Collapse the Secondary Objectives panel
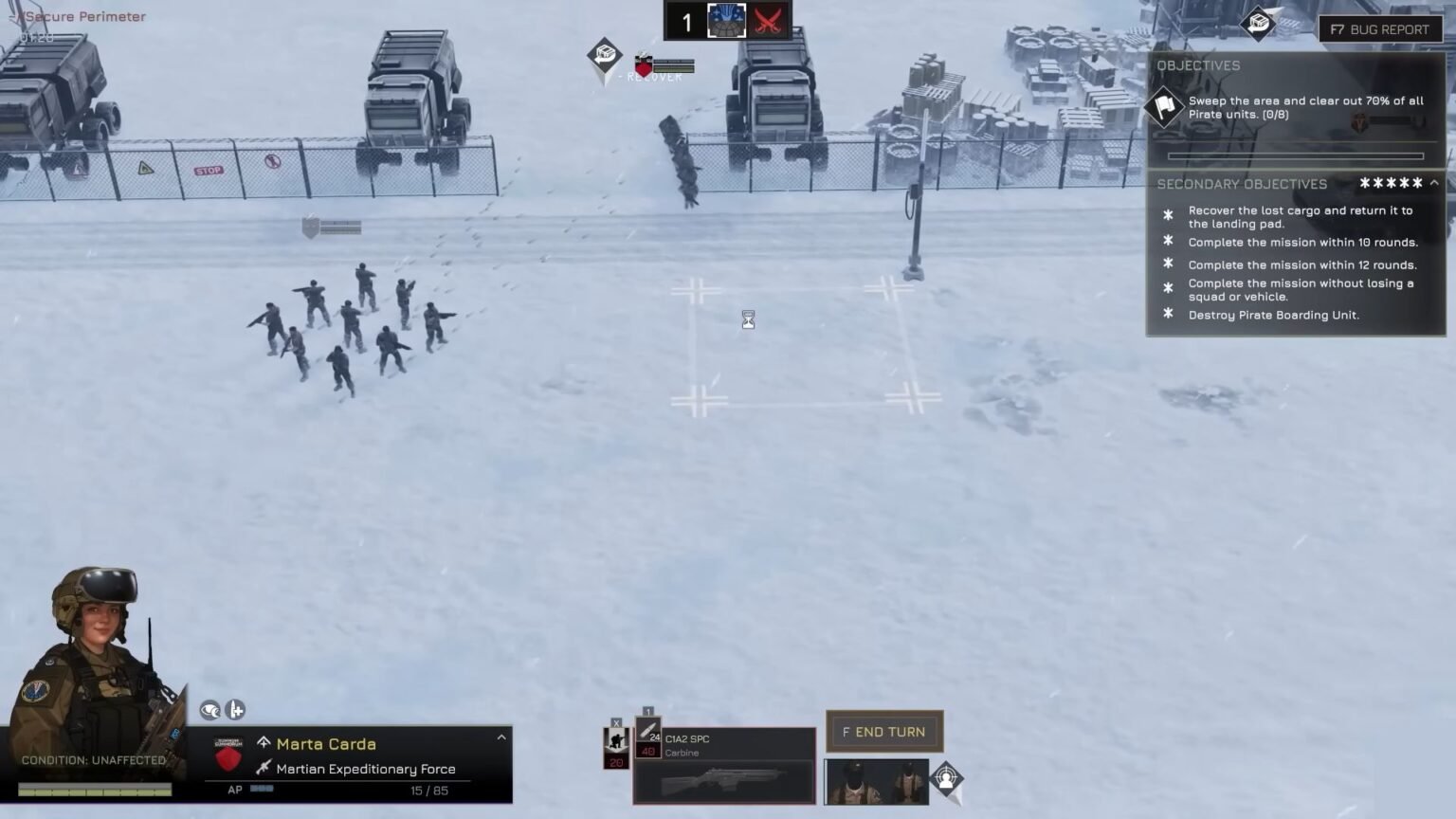Image resolution: width=1456 pixels, height=819 pixels. [x=1434, y=183]
